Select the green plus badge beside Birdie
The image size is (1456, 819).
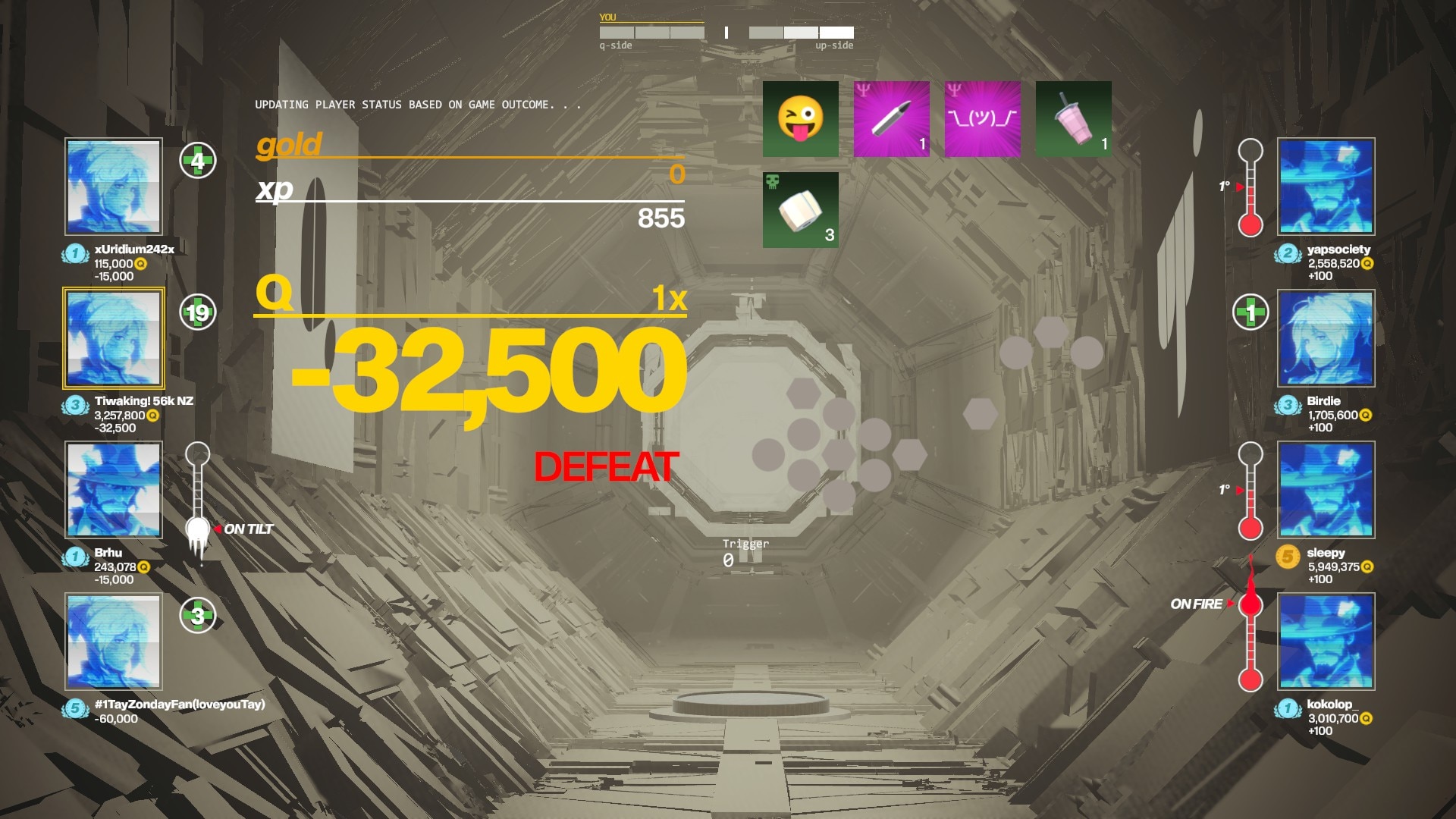coord(1250,312)
